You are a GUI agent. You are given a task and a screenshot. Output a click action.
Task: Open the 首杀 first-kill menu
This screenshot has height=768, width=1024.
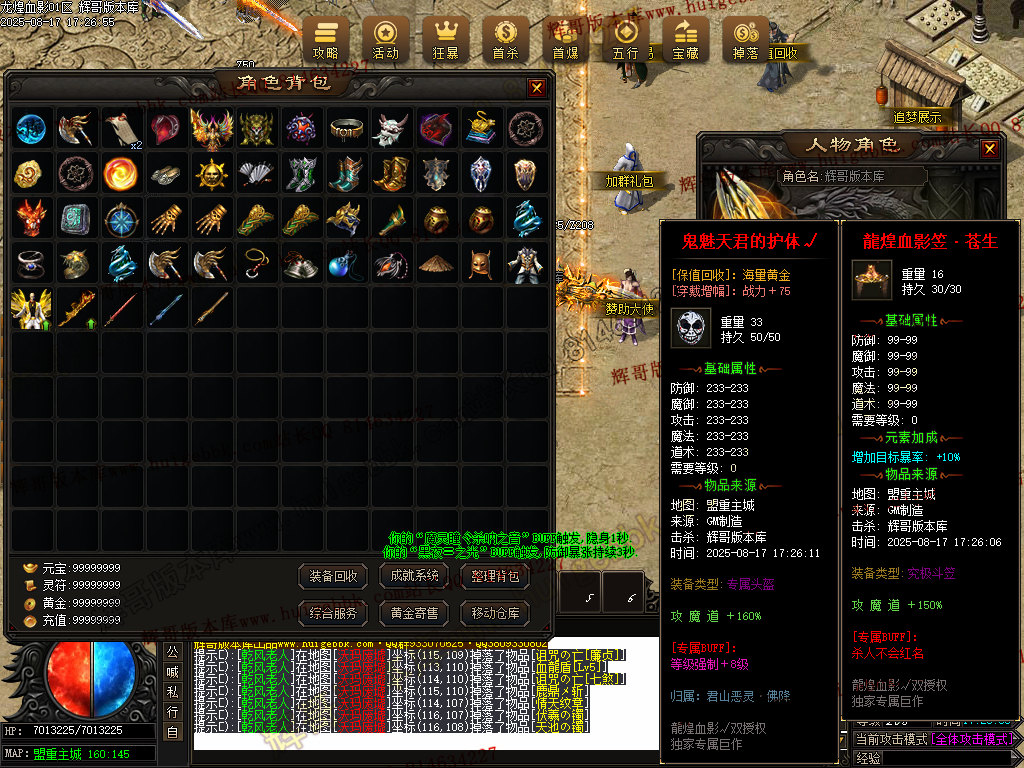[x=505, y=39]
